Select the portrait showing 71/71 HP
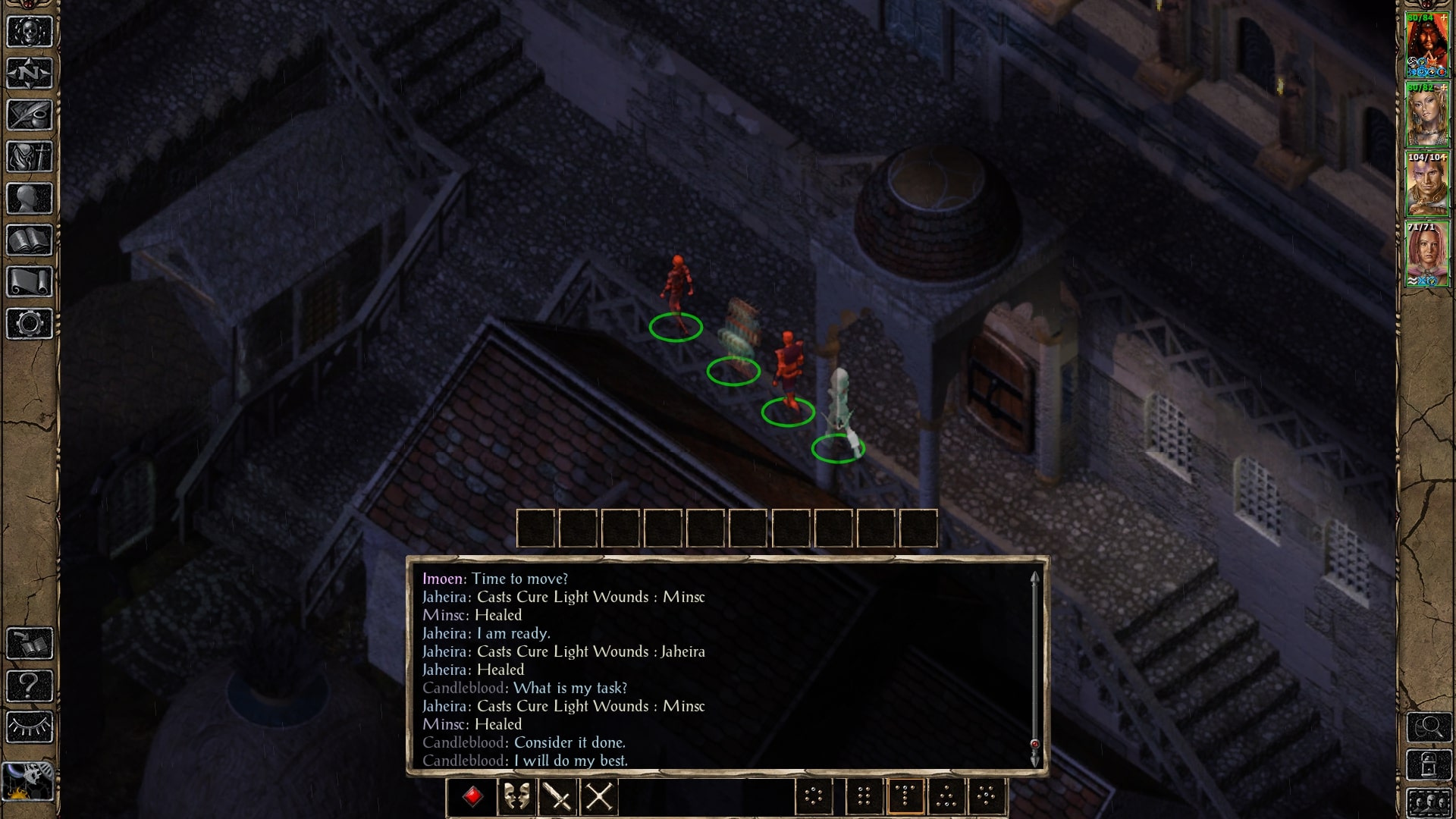This screenshot has width=1456, height=819. click(1429, 250)
